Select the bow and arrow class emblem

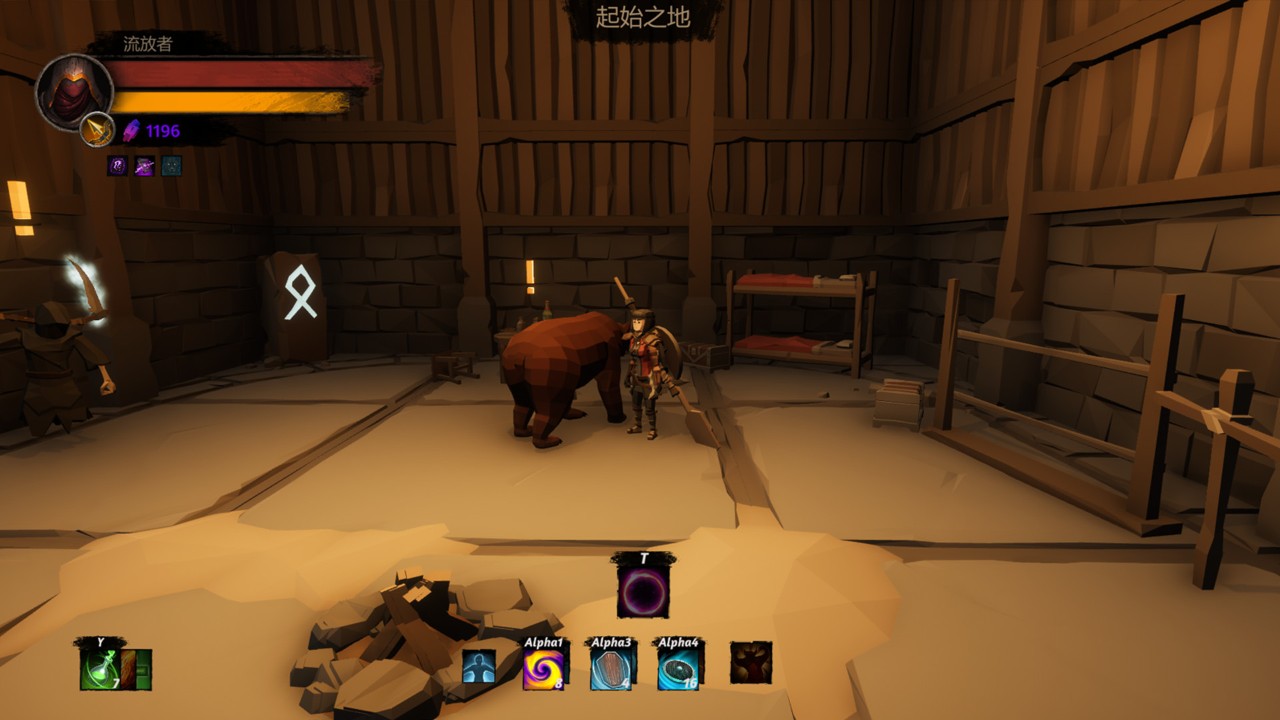pyautogui.click(x=97, y=130)
